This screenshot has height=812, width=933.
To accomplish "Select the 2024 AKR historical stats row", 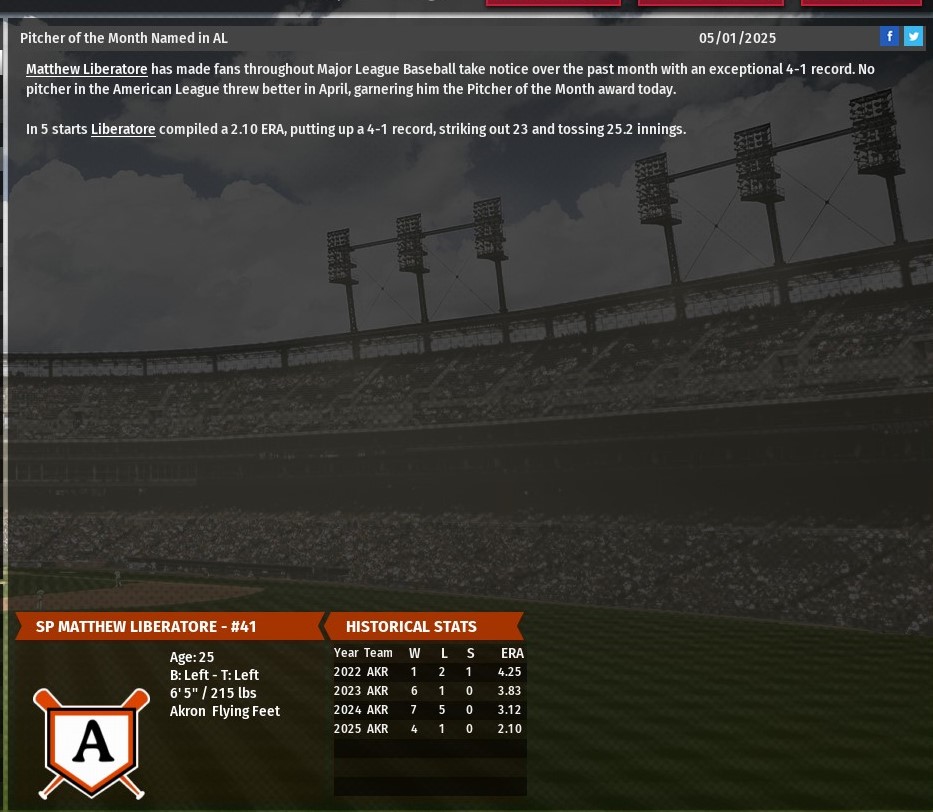I will pyautogui.click(x=428, y=710).
